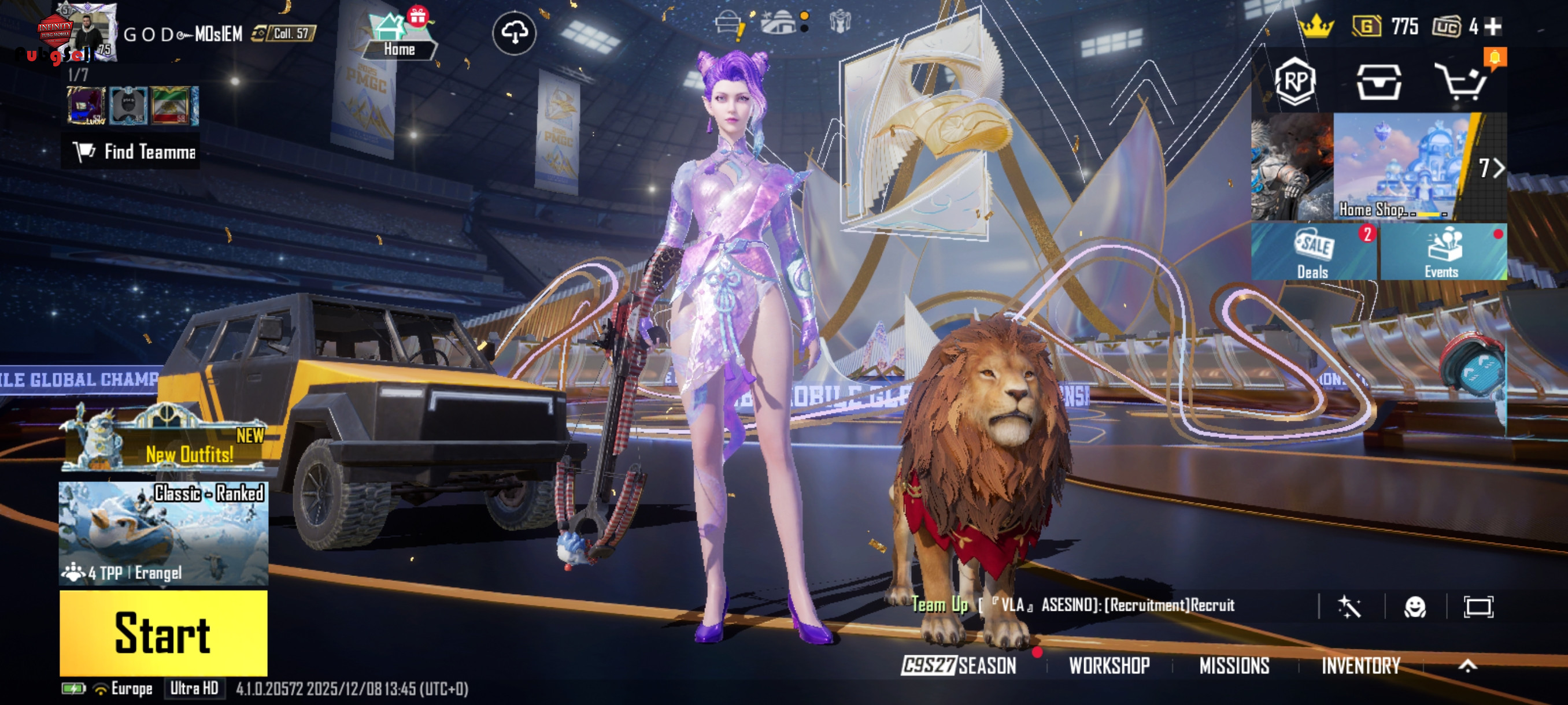Open the emote smiley face icon
This screenshot has width=1568, height=705.
1415,606
